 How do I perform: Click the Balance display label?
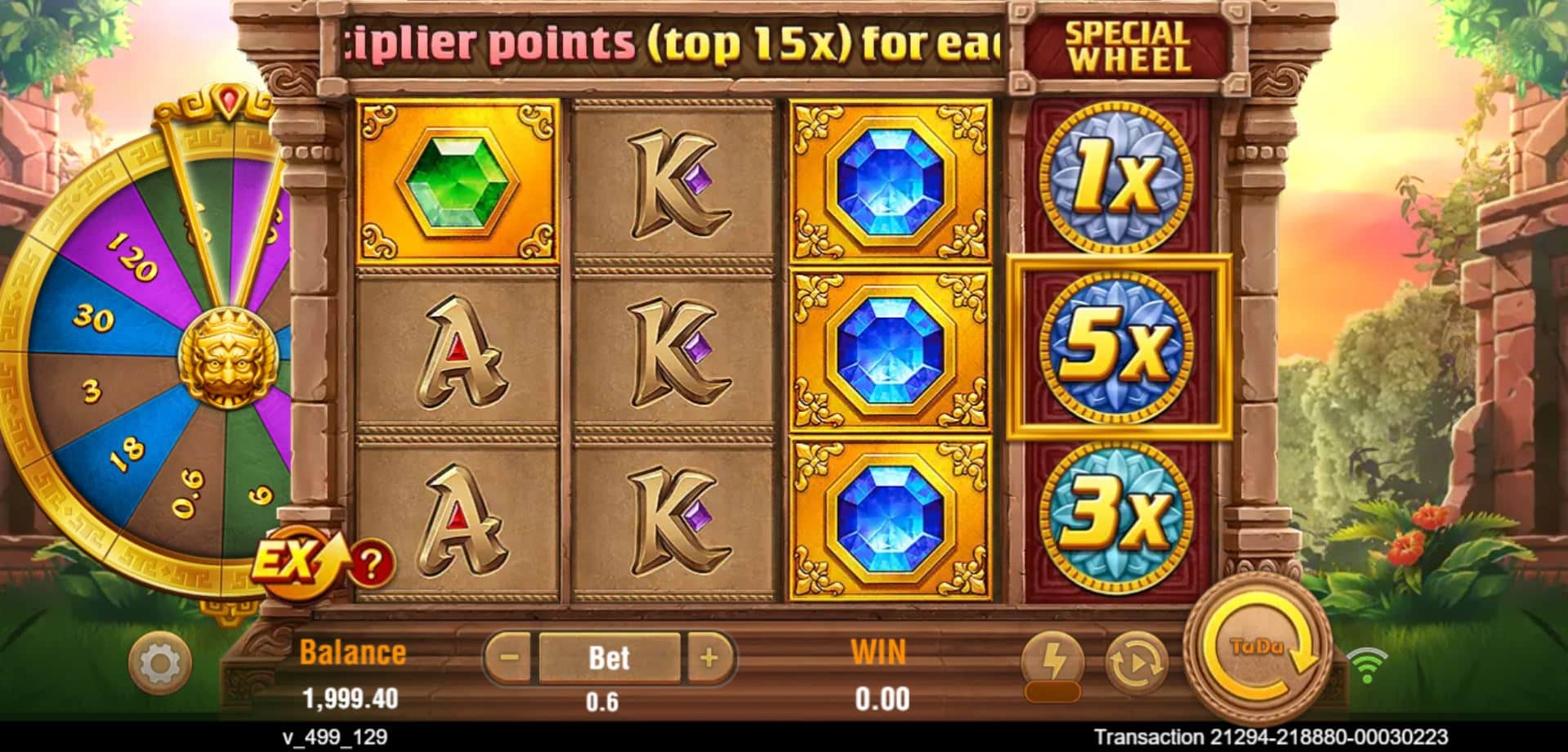pos(353,651)
